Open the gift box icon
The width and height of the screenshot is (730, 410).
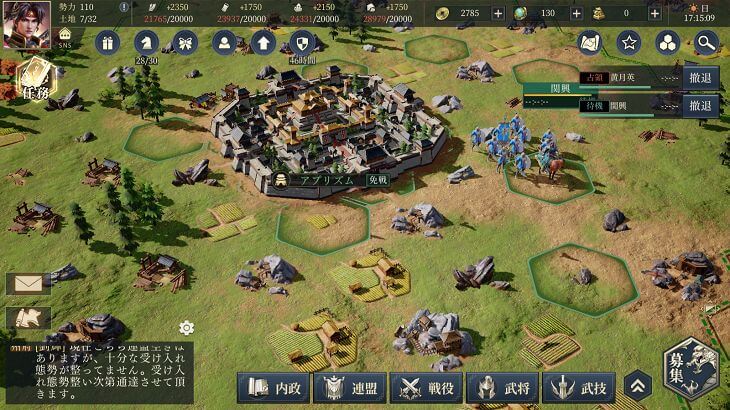(x=107, y=42)
